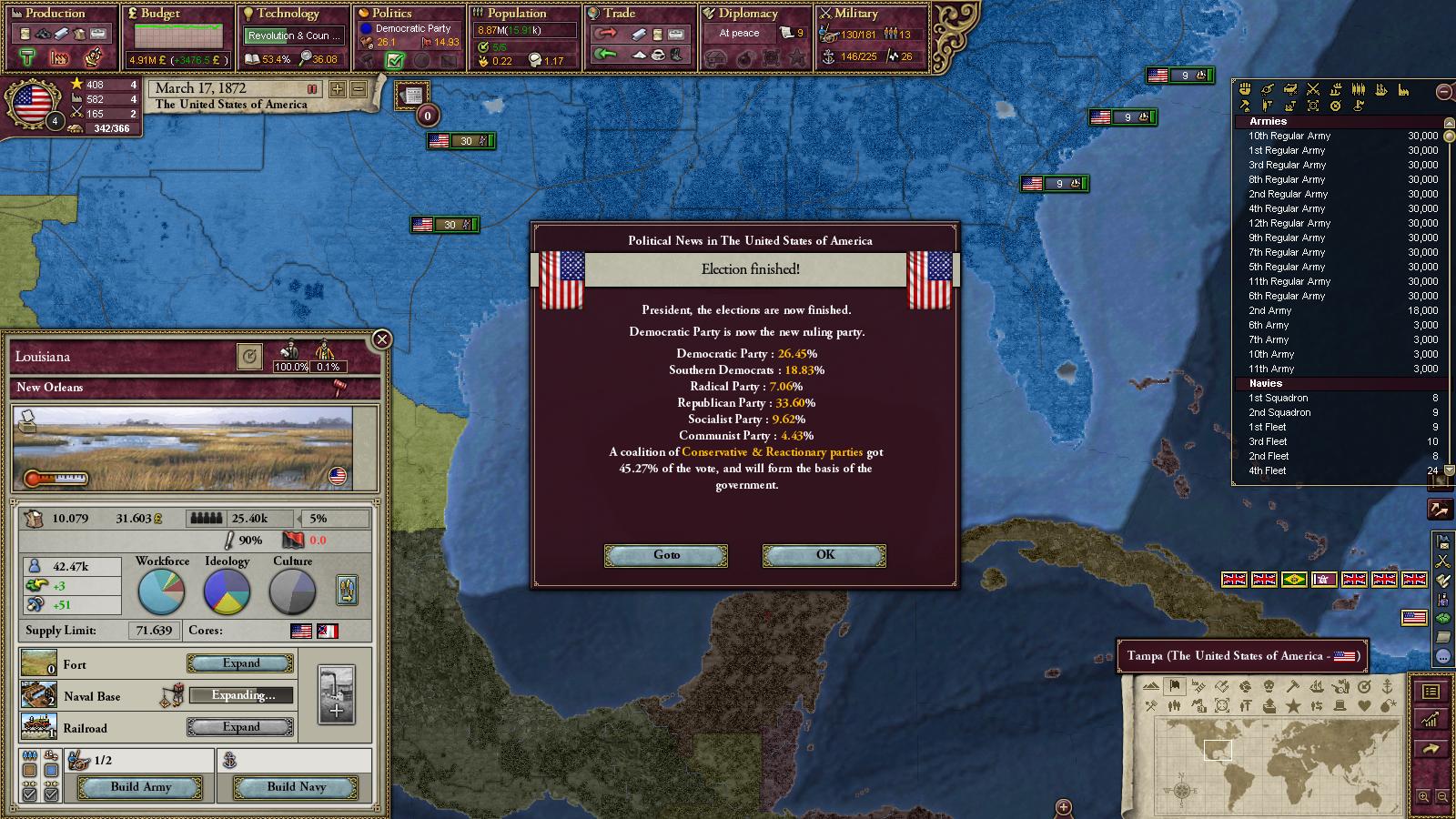This screenshot has height=819, width=1456.
Task: Confirm the election dialog with OK
Action: pos(824,555)
